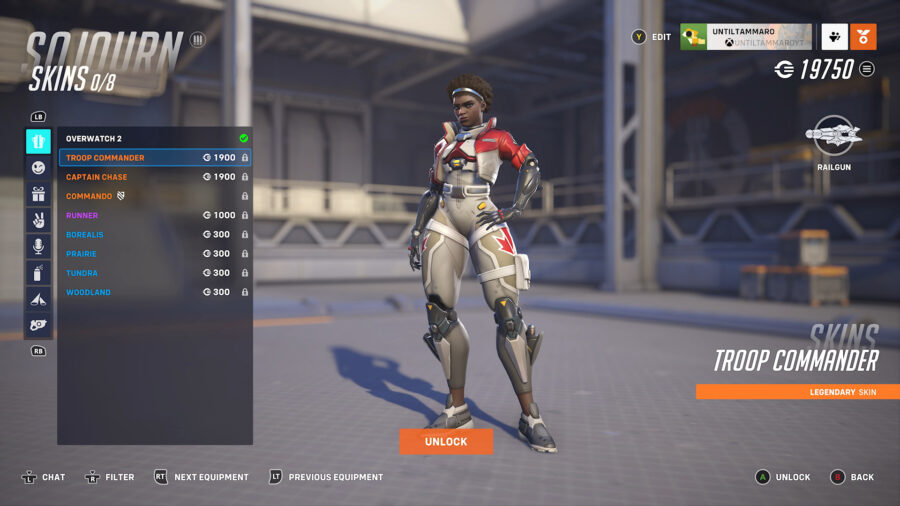
Task: Switch to the victory poses hand tab
Action: [x=38, y=220]
